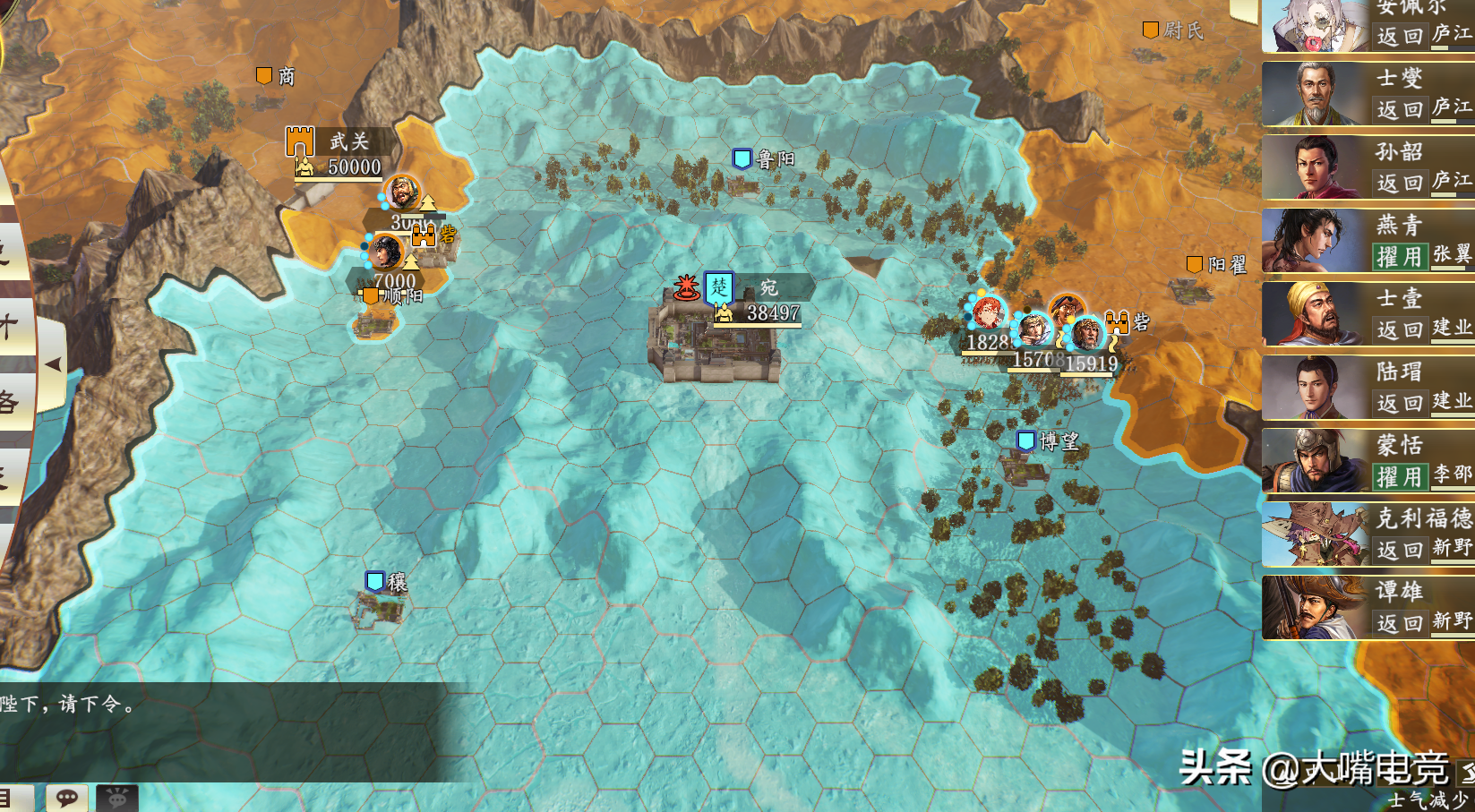Toggle the dark speech bubble alert icon
Screen dimensions: 1475x812
point(117,798)
